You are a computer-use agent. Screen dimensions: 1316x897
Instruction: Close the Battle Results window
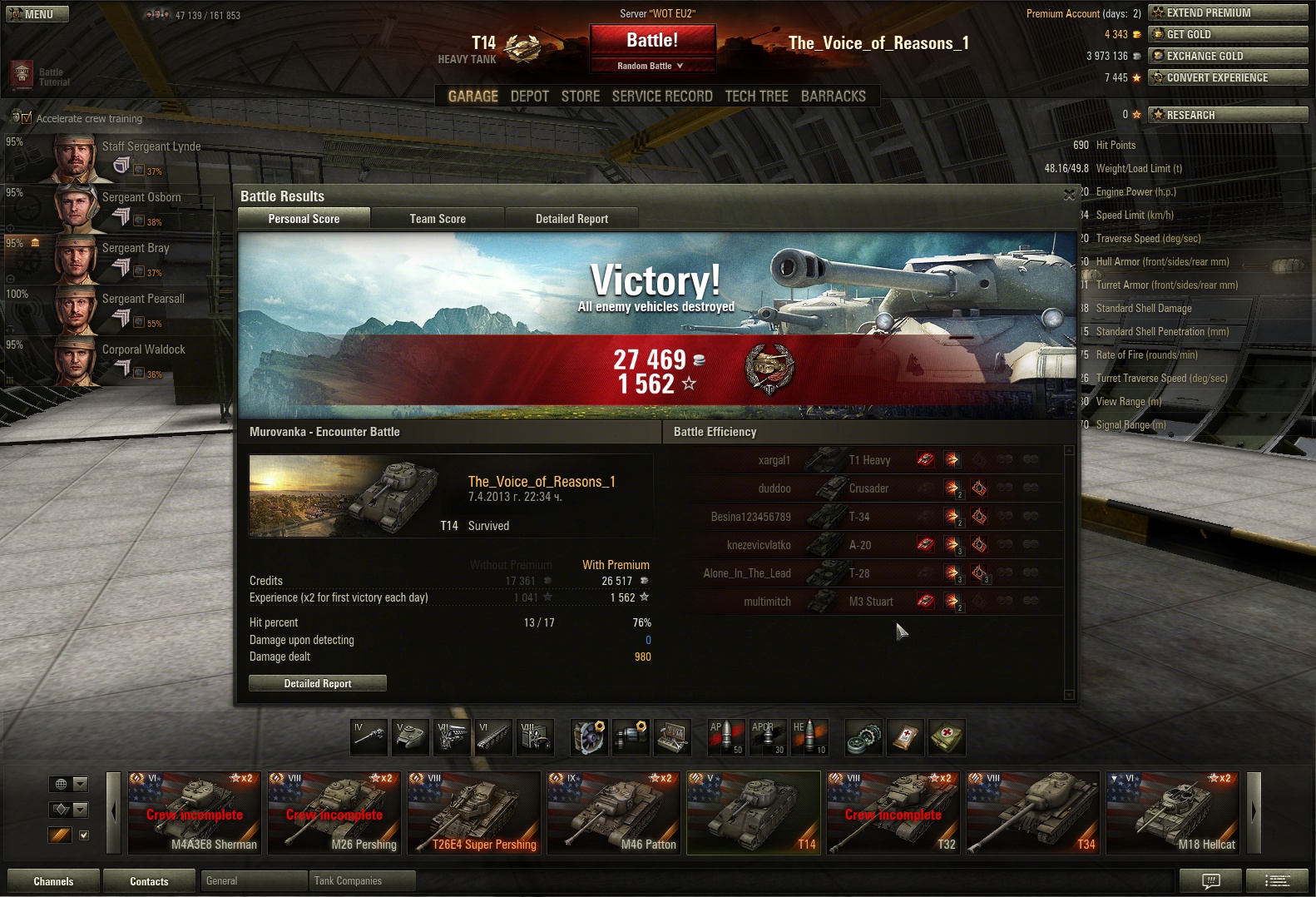1069,195
